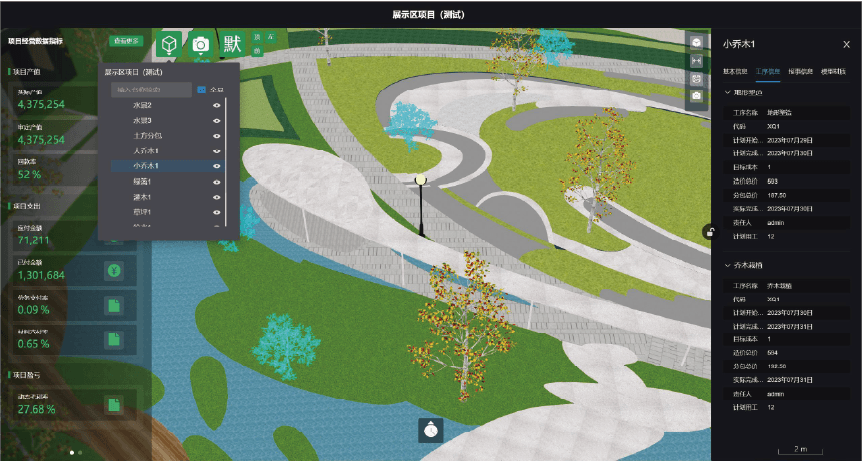Viewport: 862px width, 462px height.
Task: Close the 小乔木1 details panel
Action: [x=846, y=44]
